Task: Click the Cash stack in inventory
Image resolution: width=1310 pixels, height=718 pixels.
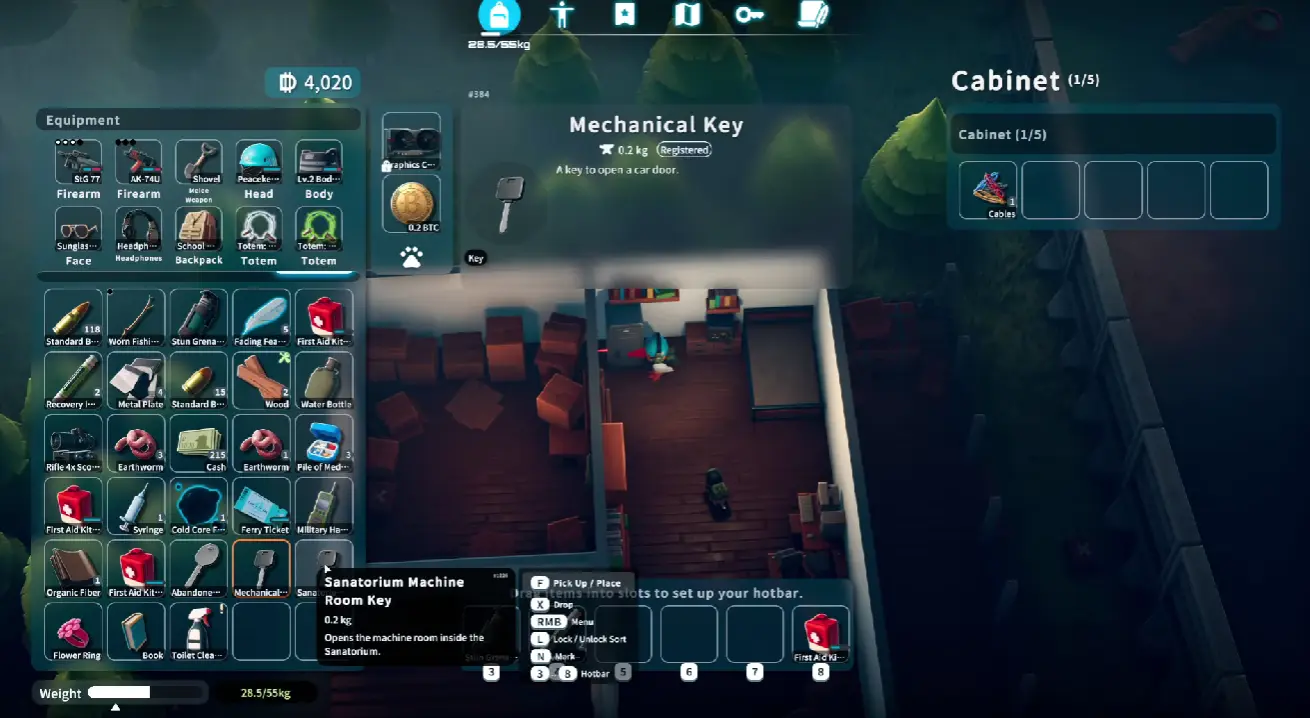Action: pyautogui.click(x=198, y=442)
